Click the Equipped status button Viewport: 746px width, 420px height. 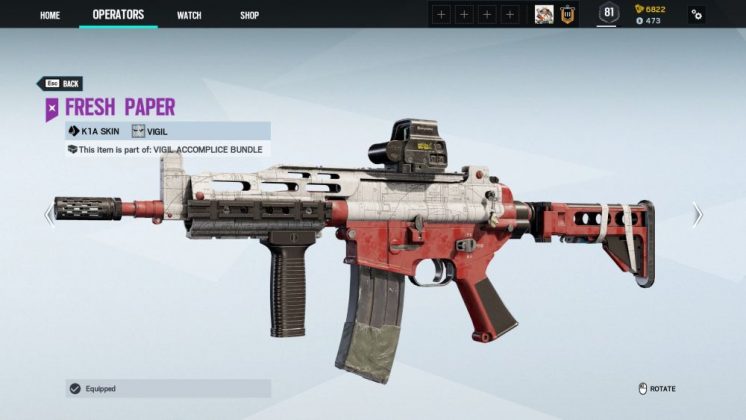pos(167,388)
